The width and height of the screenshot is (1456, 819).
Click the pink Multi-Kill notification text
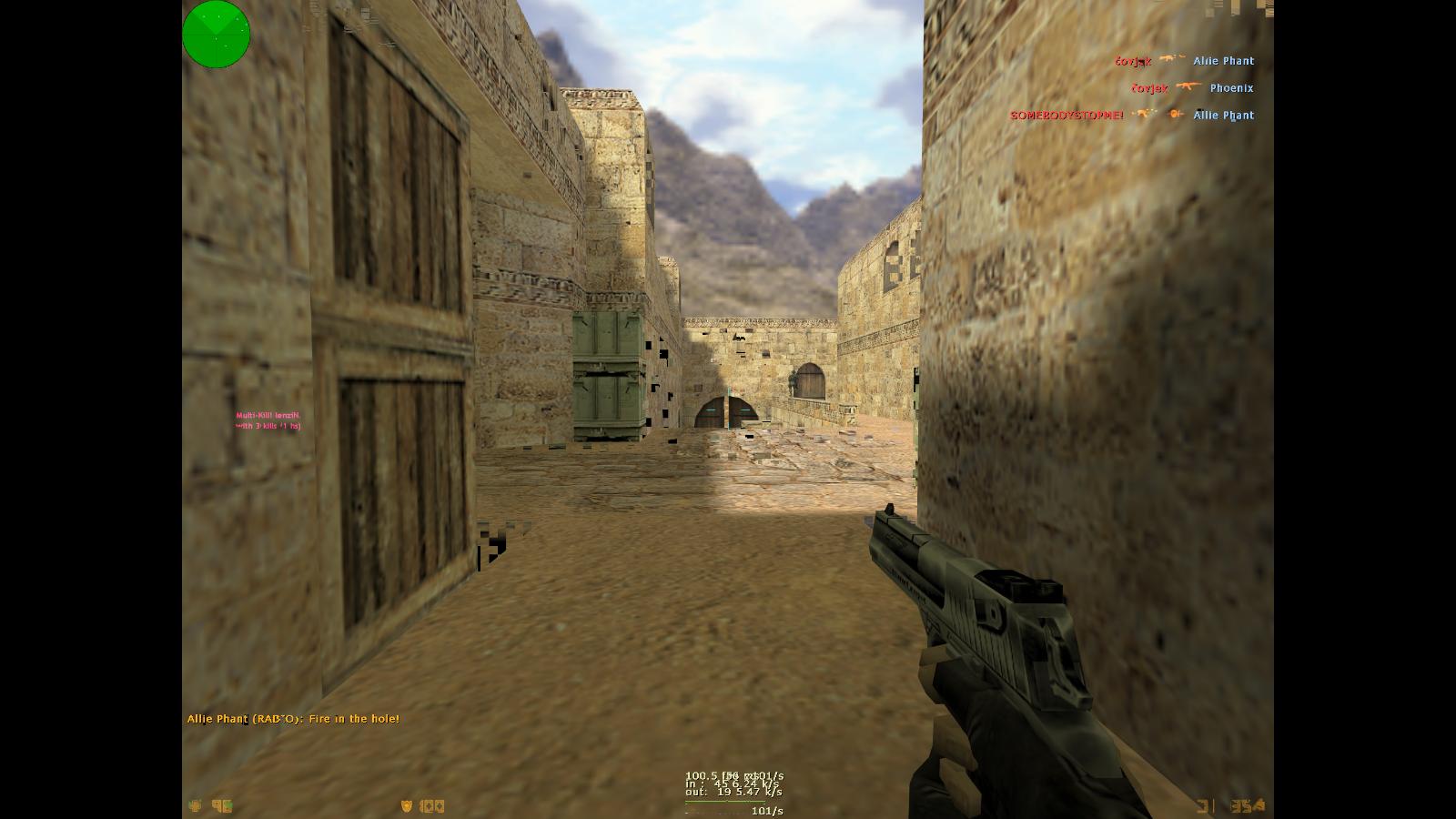tap(268, 420)
